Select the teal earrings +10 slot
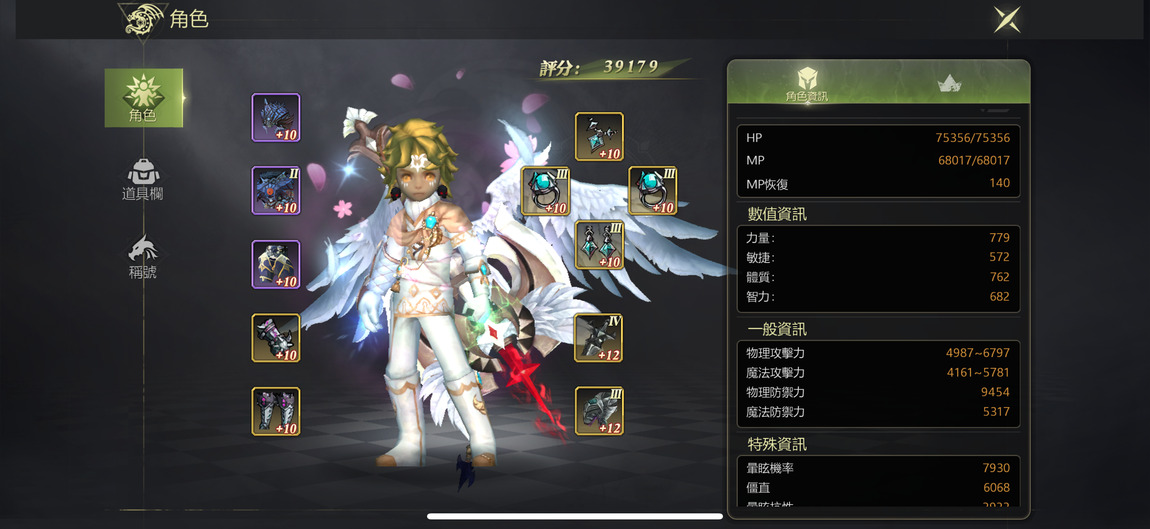This screenshot has height=529, width=1150. 599,245
